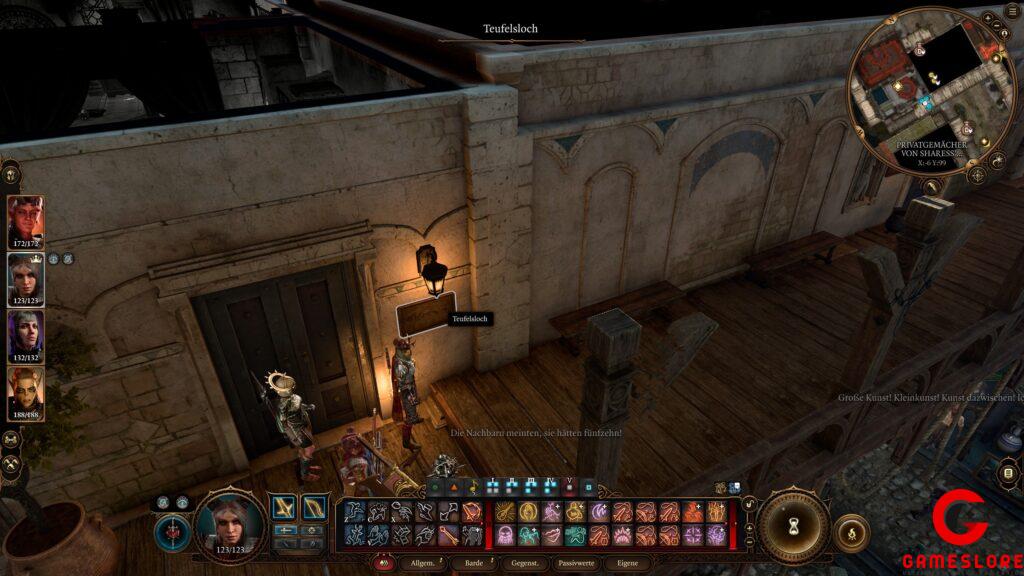1024x576 pixels.
Task: Select the melee weapon set slot
Action: (284, 508)
